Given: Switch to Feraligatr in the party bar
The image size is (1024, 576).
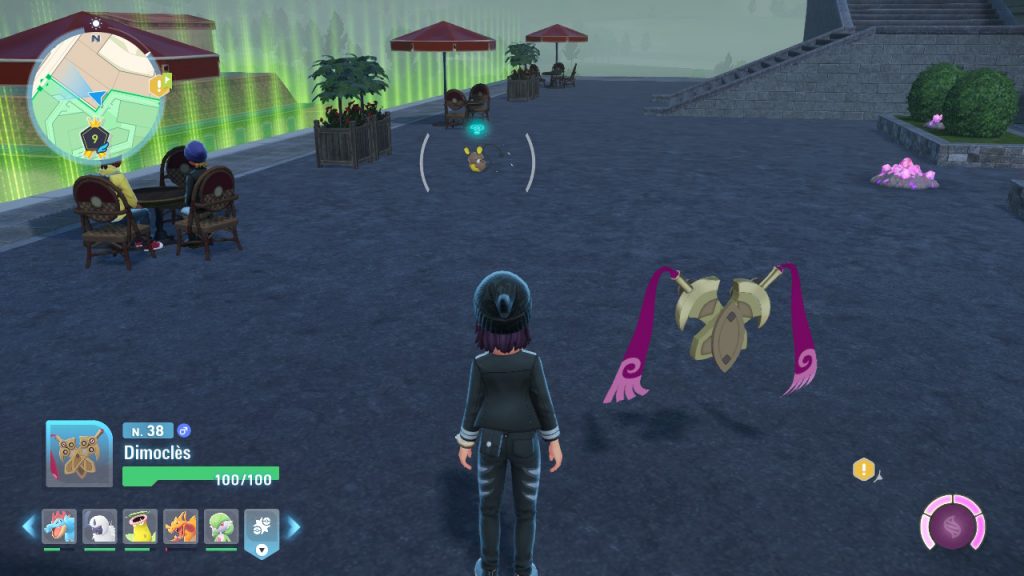Looking at the screenshot, I should click(x=59, y=526).
